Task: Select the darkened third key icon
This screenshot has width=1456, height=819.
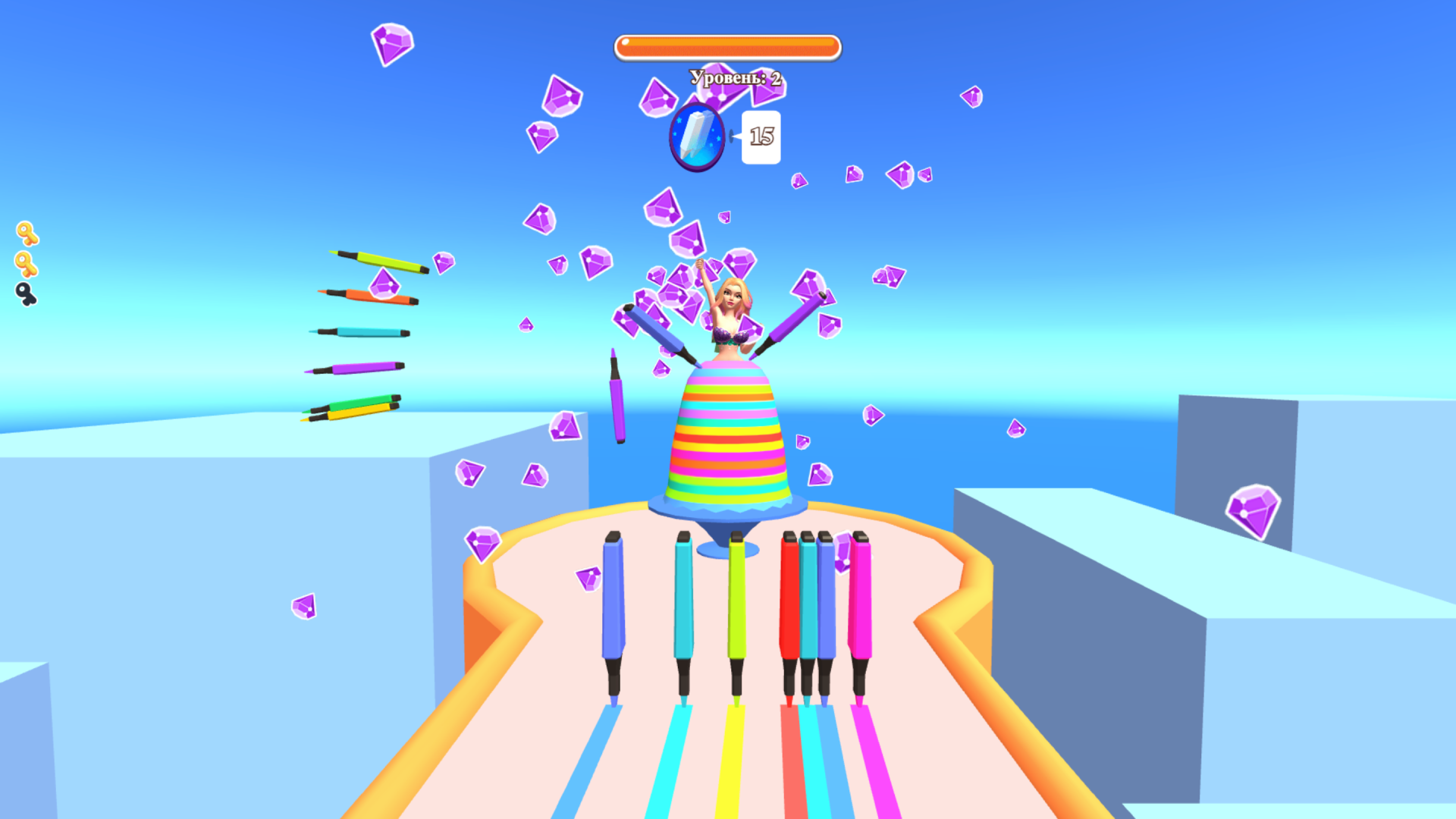Action: (25, 293)
